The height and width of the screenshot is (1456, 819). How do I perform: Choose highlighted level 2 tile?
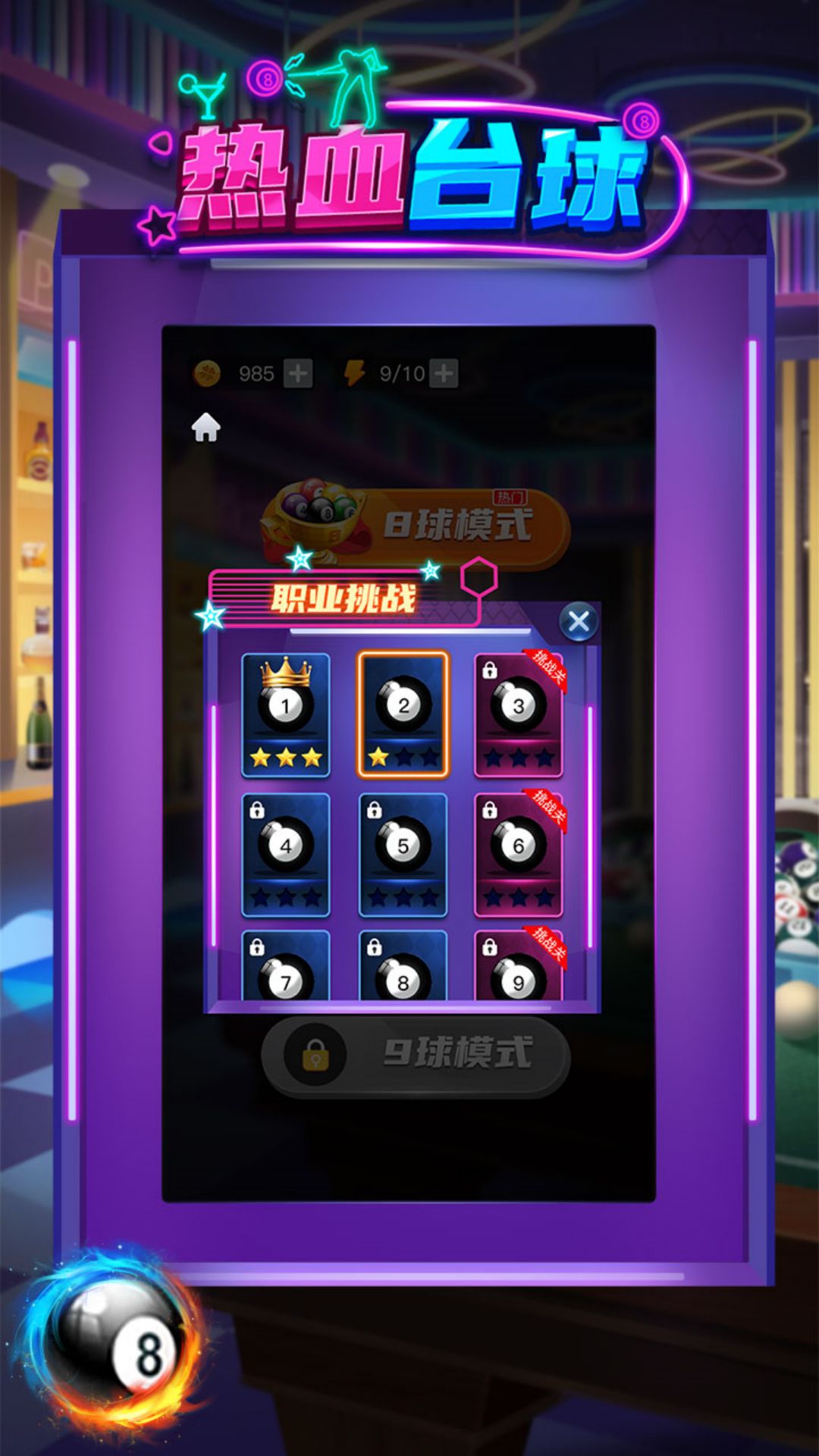403,714
